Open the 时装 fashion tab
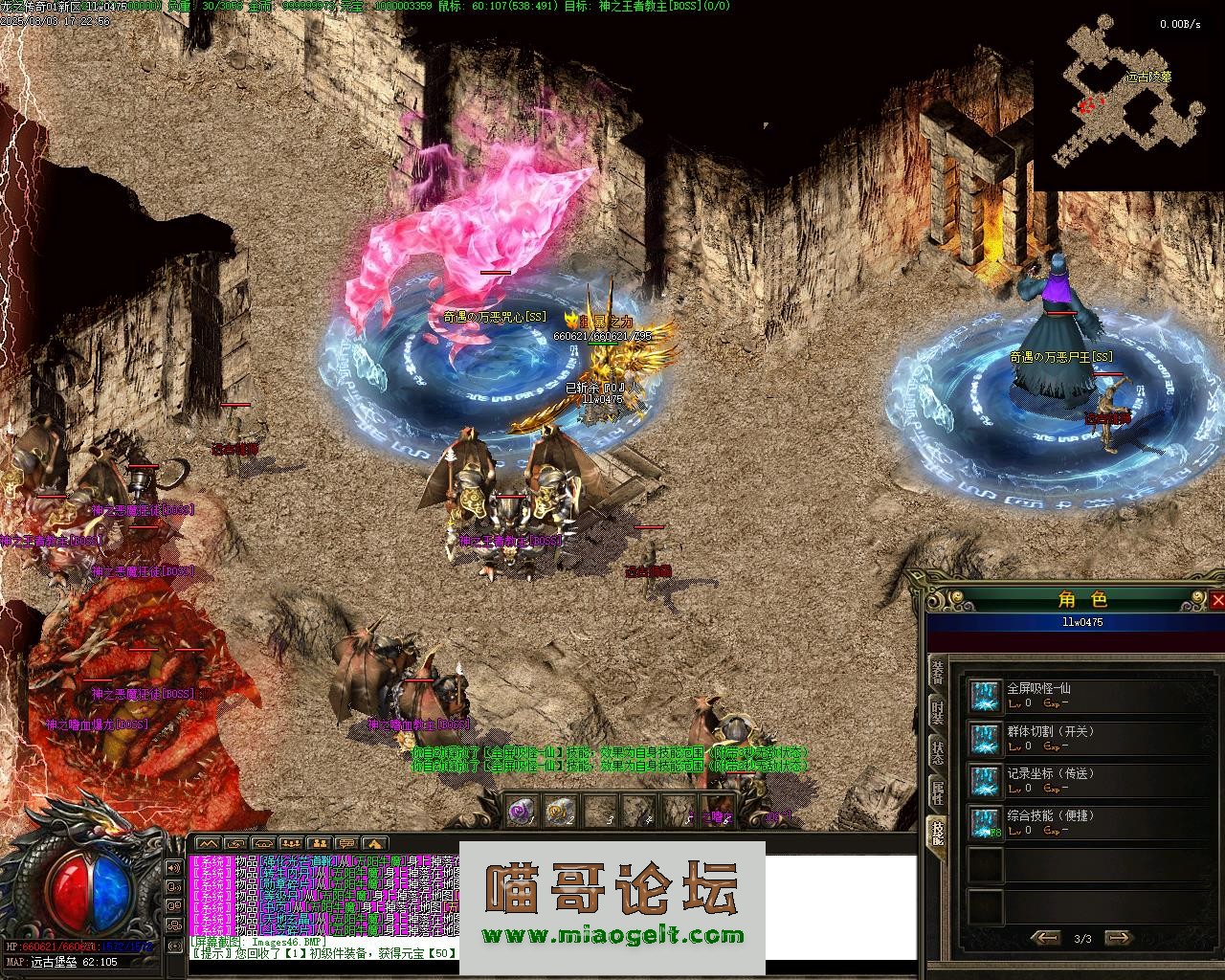This screenshot has height=980, width=1225. pyautogui.click(x=938, y=713)
